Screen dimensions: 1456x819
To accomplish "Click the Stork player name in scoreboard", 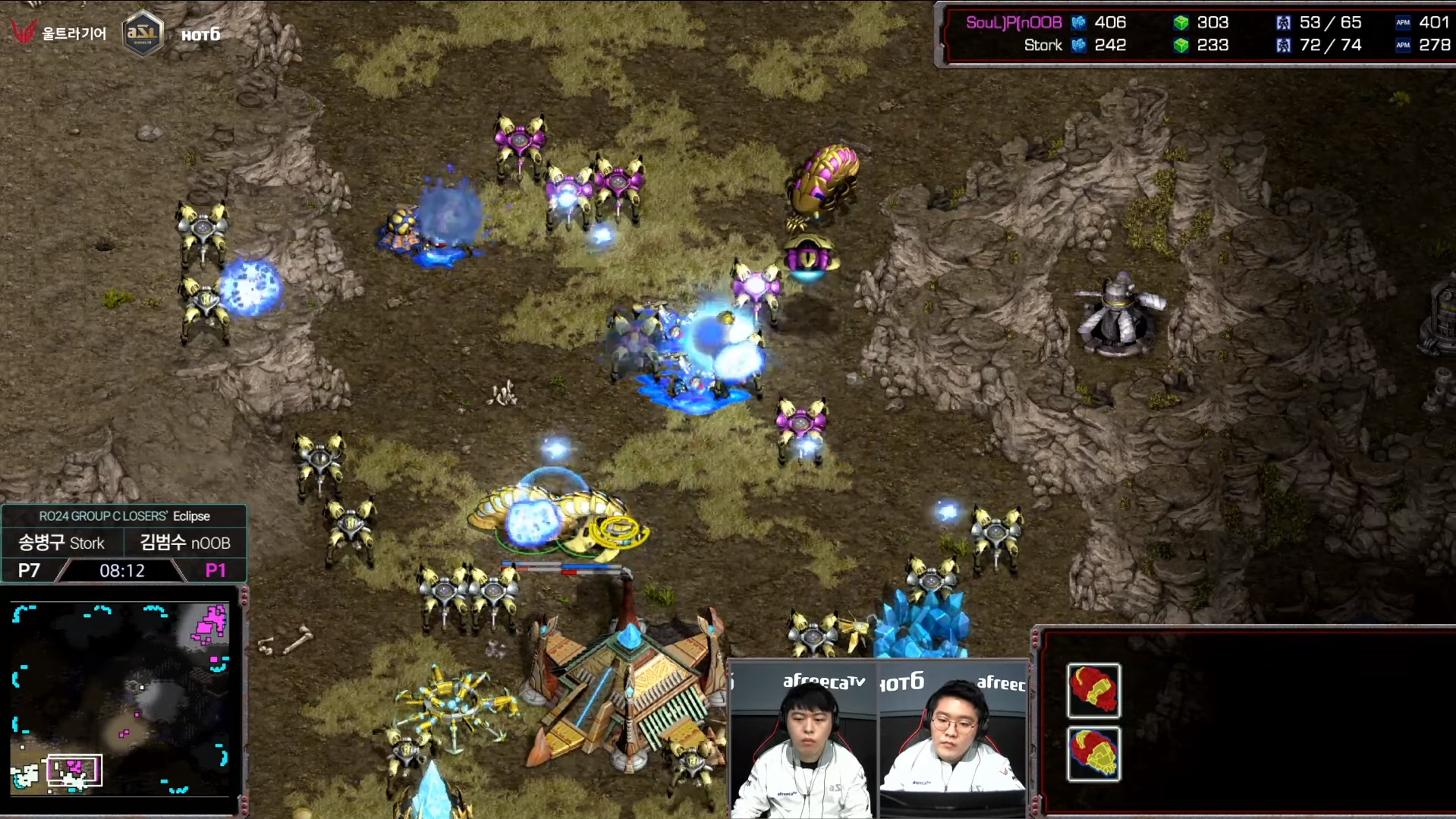I will pyautogui.click(x=1042, y=46).
